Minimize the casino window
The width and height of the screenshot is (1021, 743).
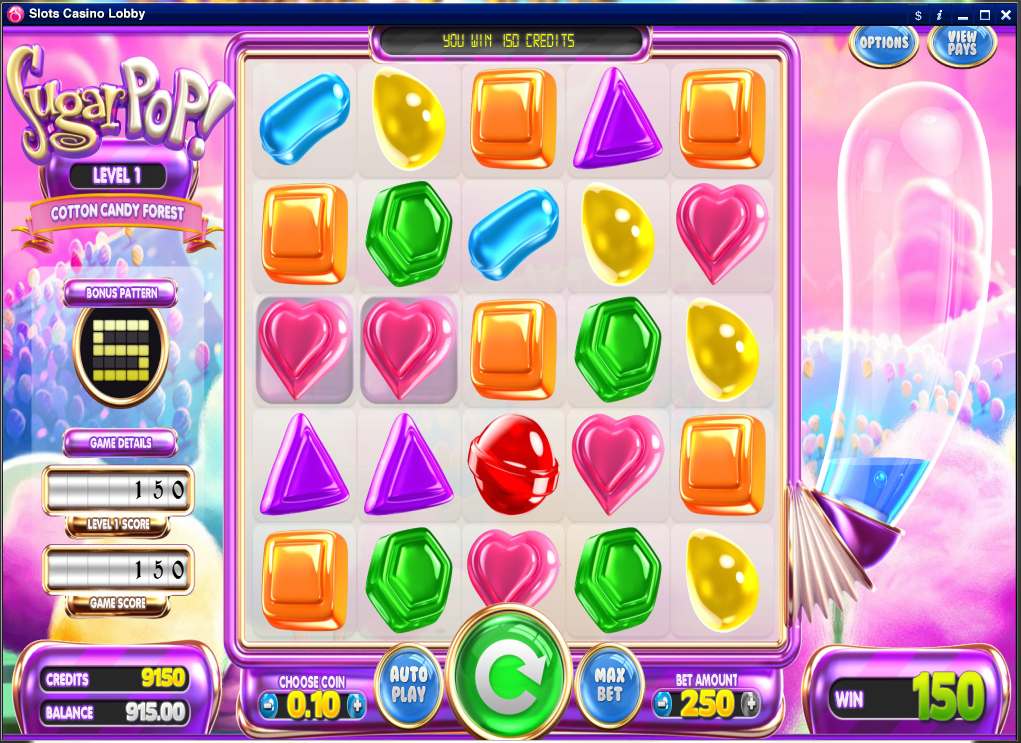[x=962, y=15]
